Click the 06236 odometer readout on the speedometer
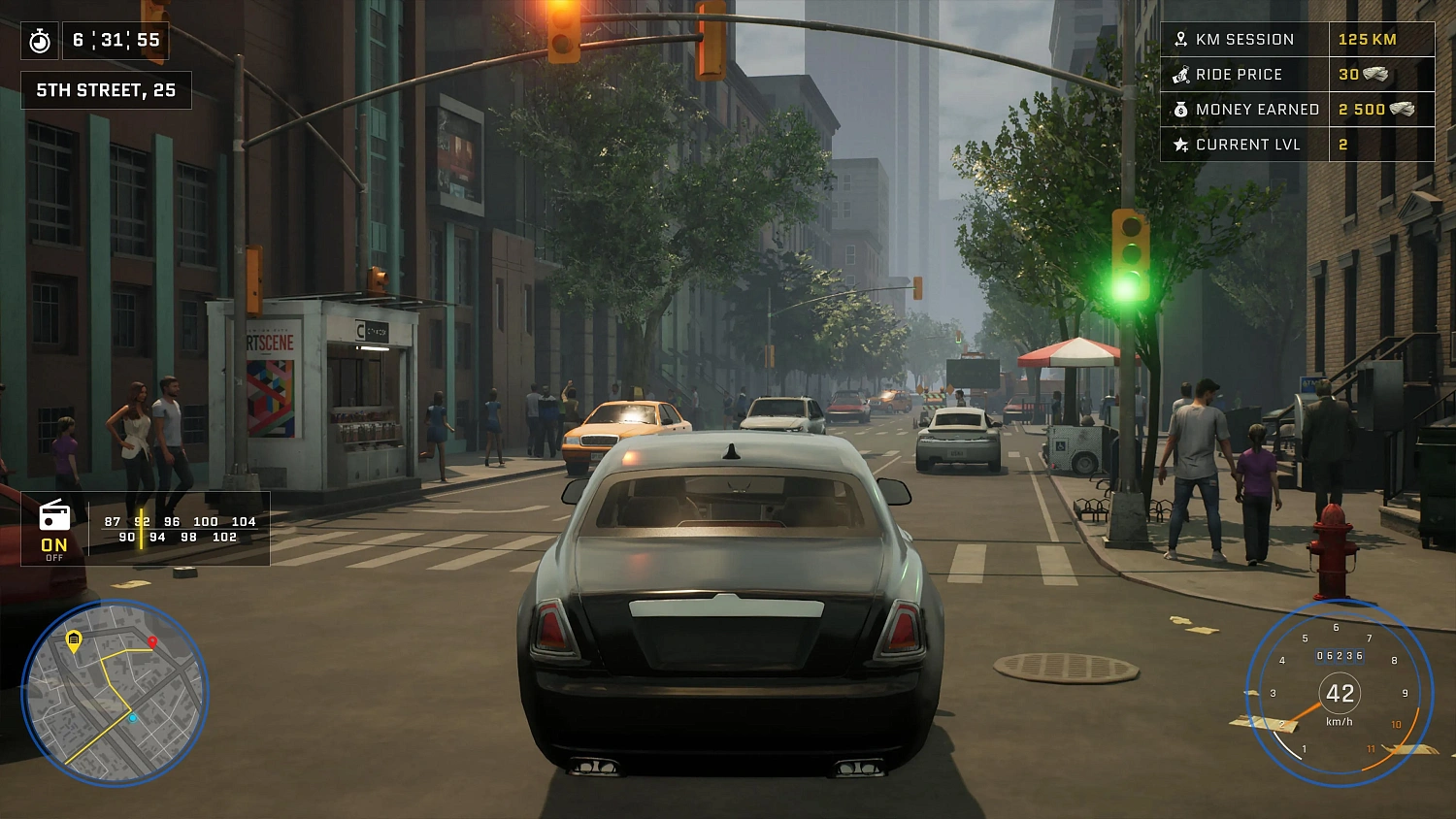 1340,656
